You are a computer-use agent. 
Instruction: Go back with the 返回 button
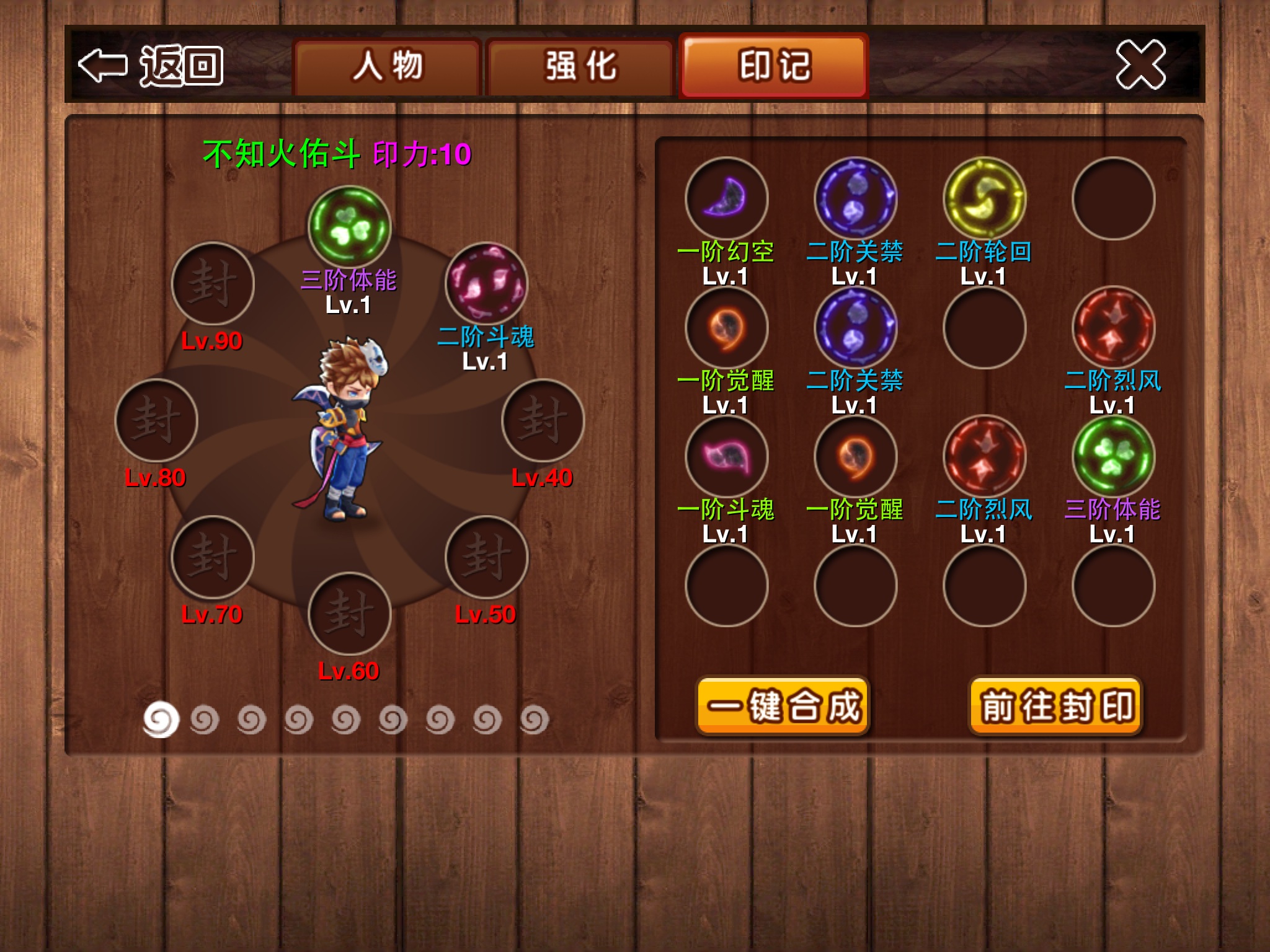[151, 65]
